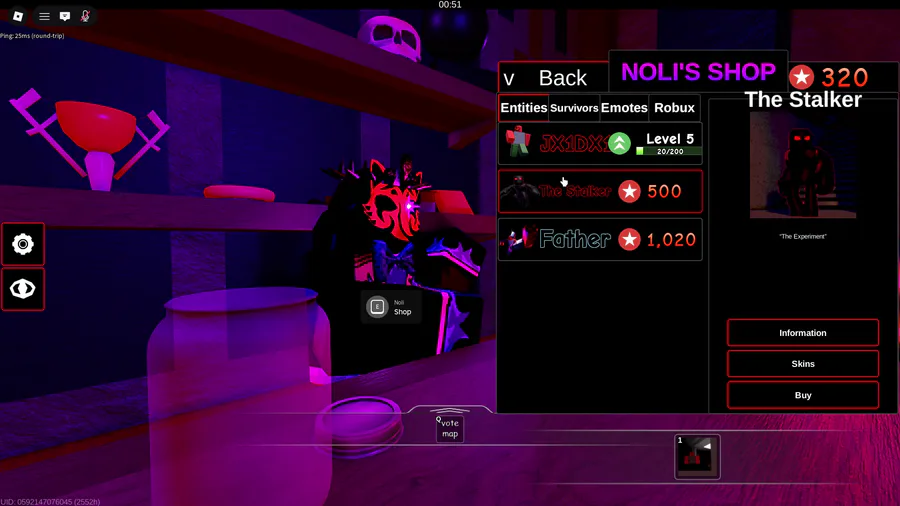Screen dimensions: 900x506
Task: Click The Stalker preview thumbnail
Action: [x=803, y=165]
